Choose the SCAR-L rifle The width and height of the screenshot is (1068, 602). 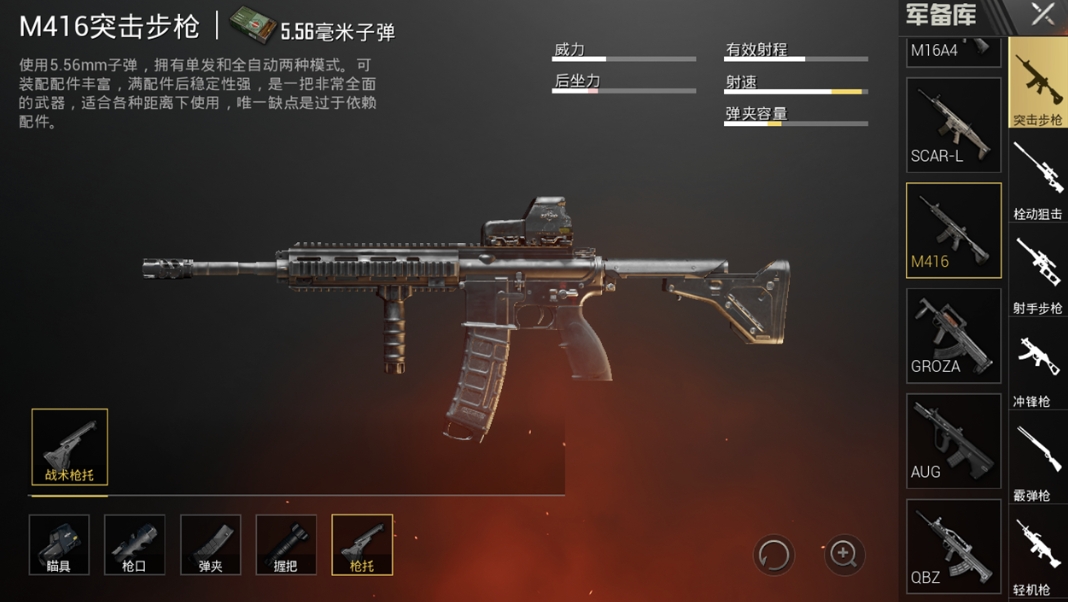coord(953,125)
